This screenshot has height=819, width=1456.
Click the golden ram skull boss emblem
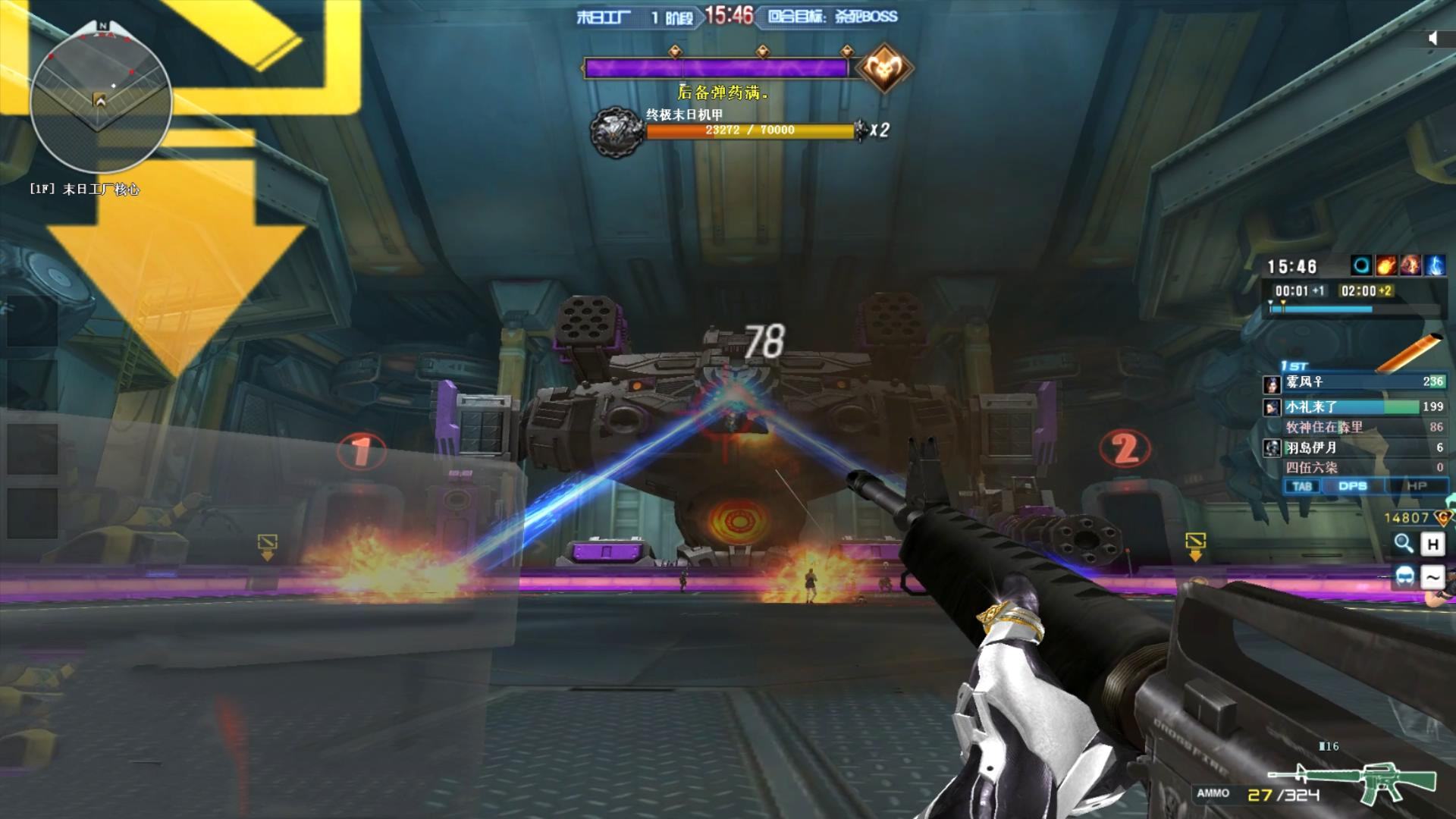883,69
